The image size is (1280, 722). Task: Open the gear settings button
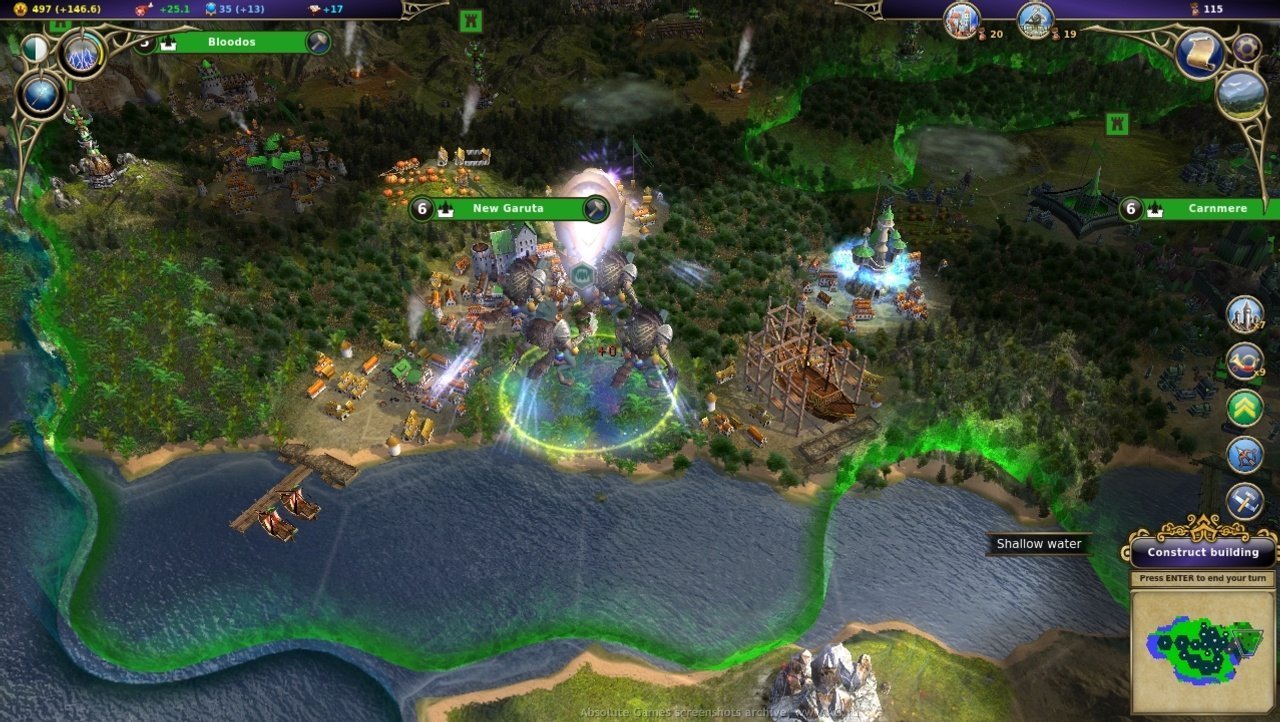tap(1246, 47)
